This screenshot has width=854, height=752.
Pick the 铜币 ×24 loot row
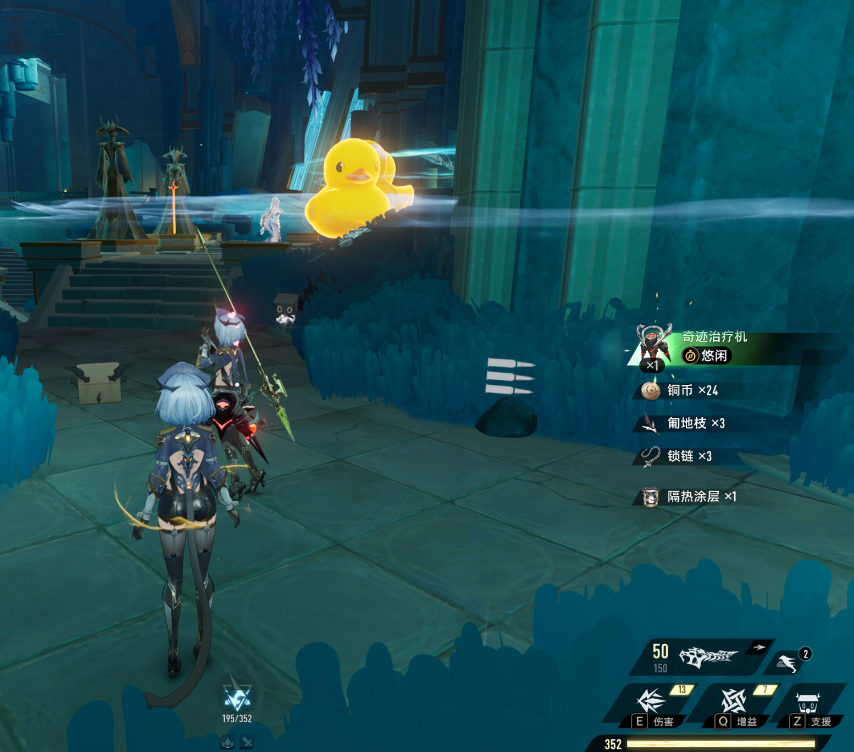pyautogui.click(x=692, y=390)
